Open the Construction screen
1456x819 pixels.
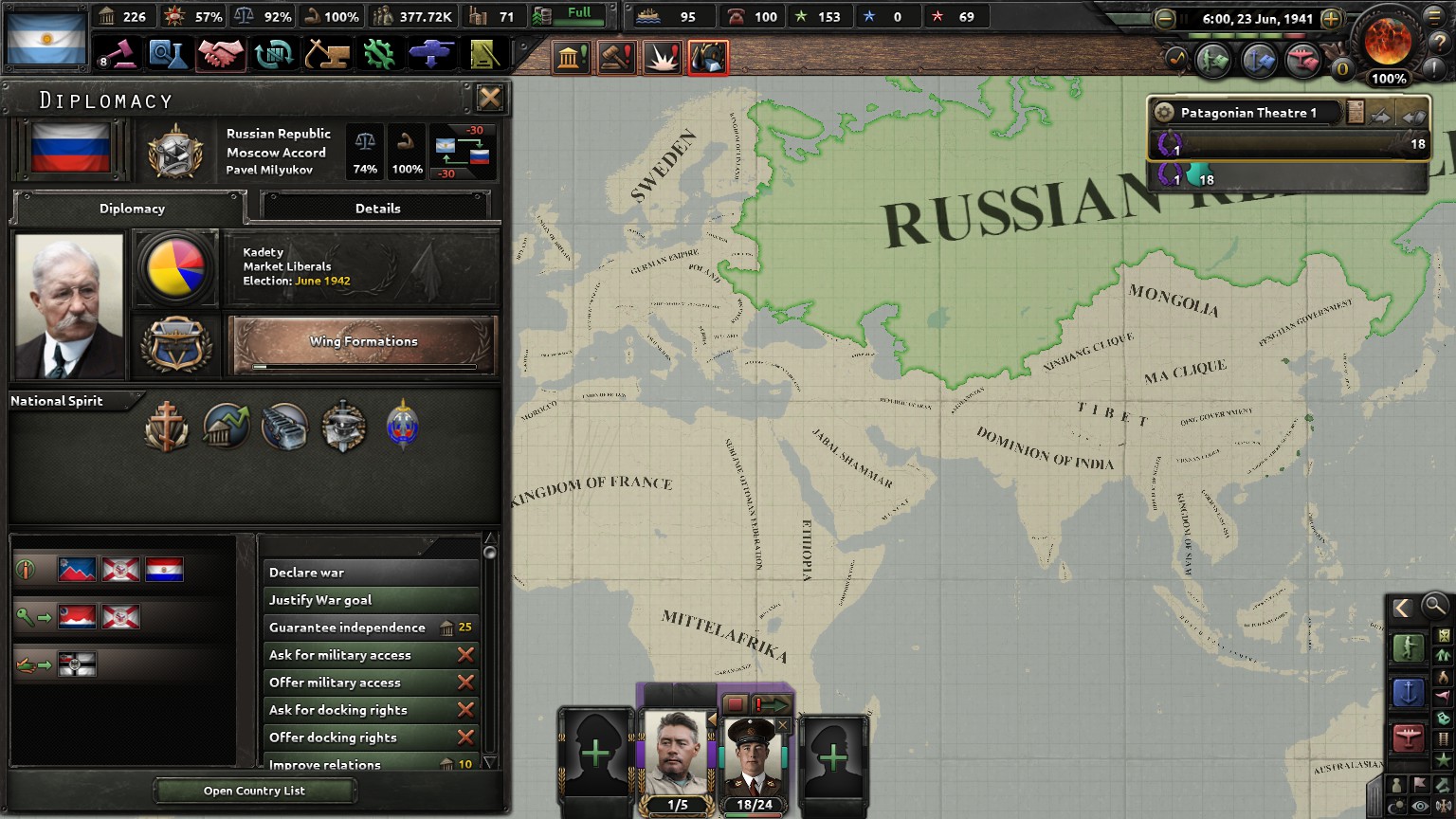tap(327, 54)
